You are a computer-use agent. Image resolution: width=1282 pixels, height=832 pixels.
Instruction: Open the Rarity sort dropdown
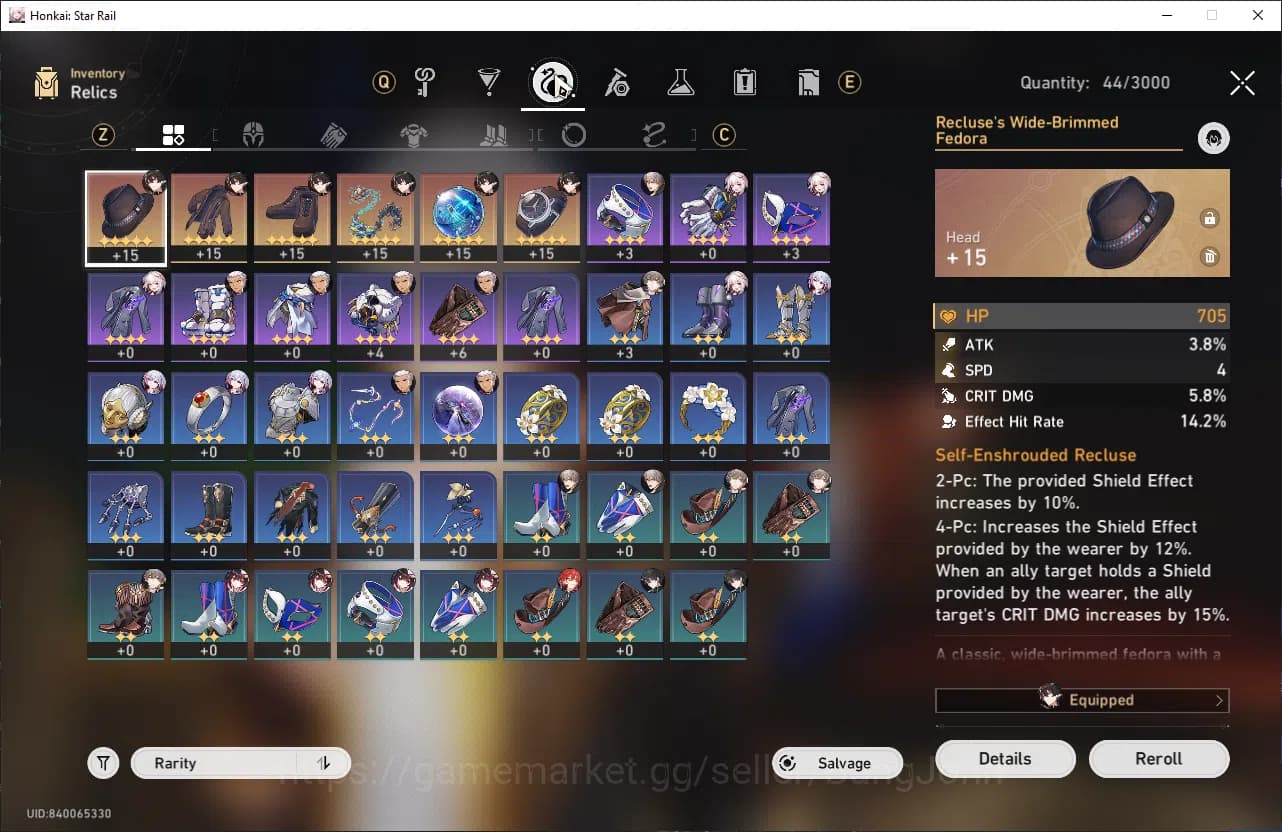(x=241, y=763)
